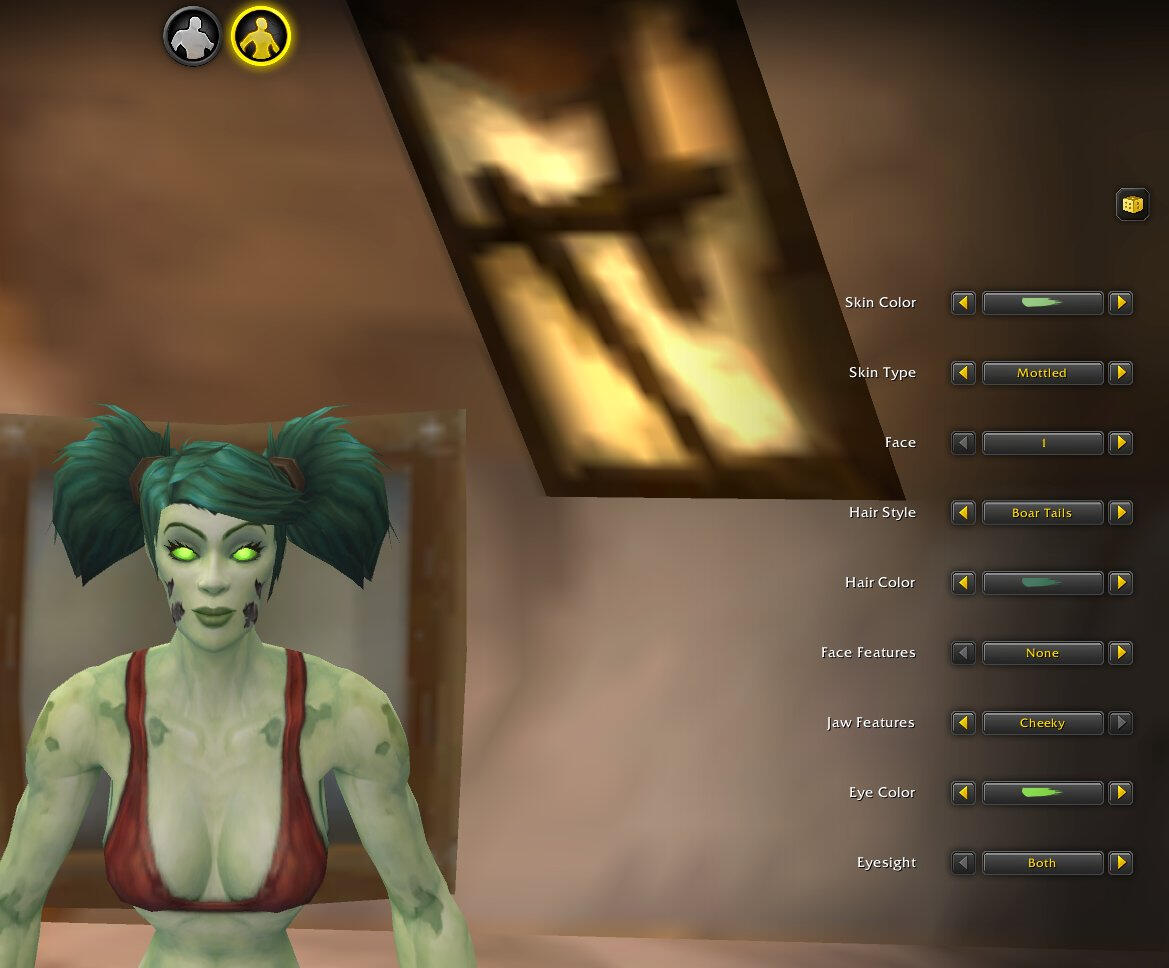Advance to next Skin Type

coord(1121,373)
